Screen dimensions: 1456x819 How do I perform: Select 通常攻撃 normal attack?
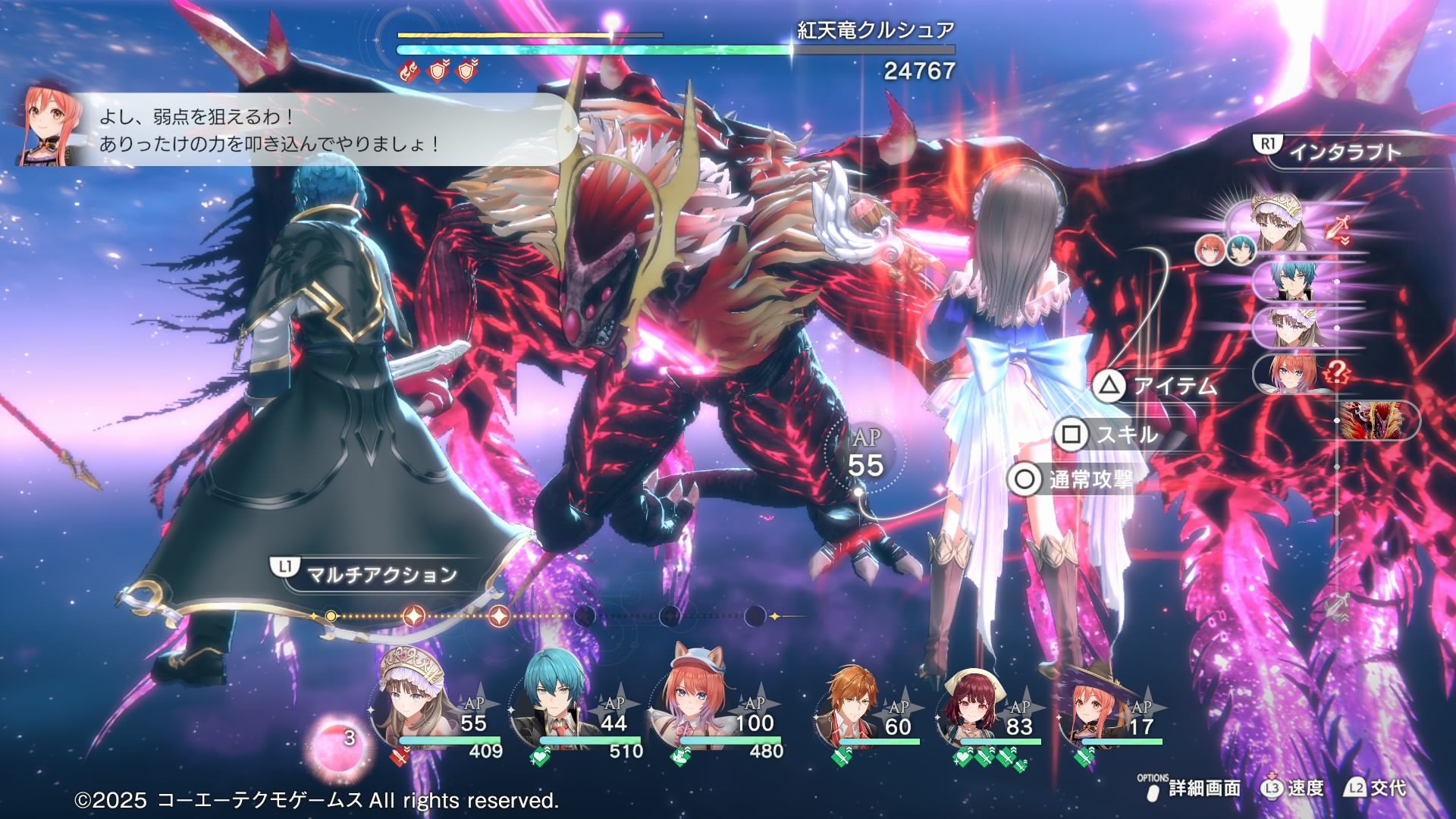click(1071, 479)
